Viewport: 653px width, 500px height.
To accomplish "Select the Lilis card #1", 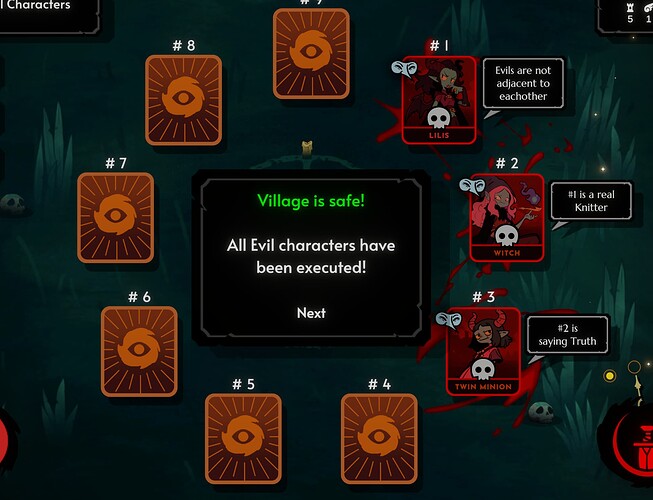I will (x=439, y=99).
